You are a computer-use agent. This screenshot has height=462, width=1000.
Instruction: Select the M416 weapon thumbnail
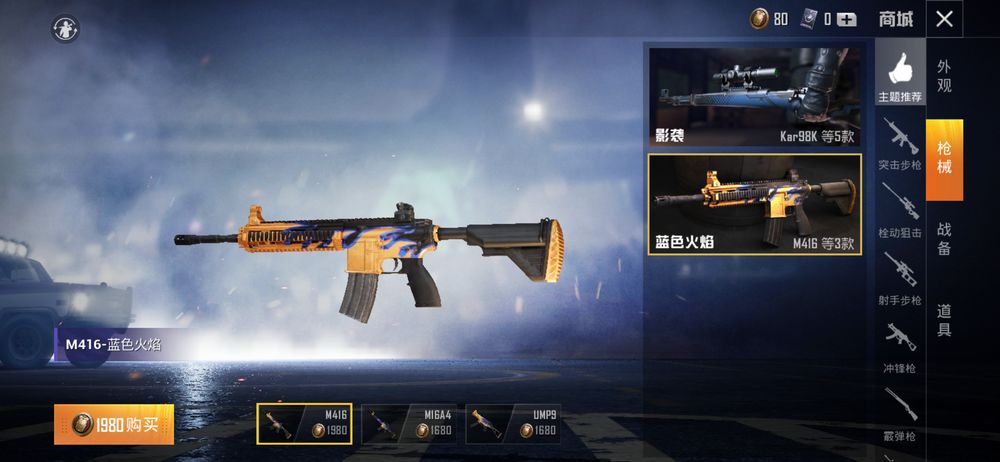[x=303, y=424]
